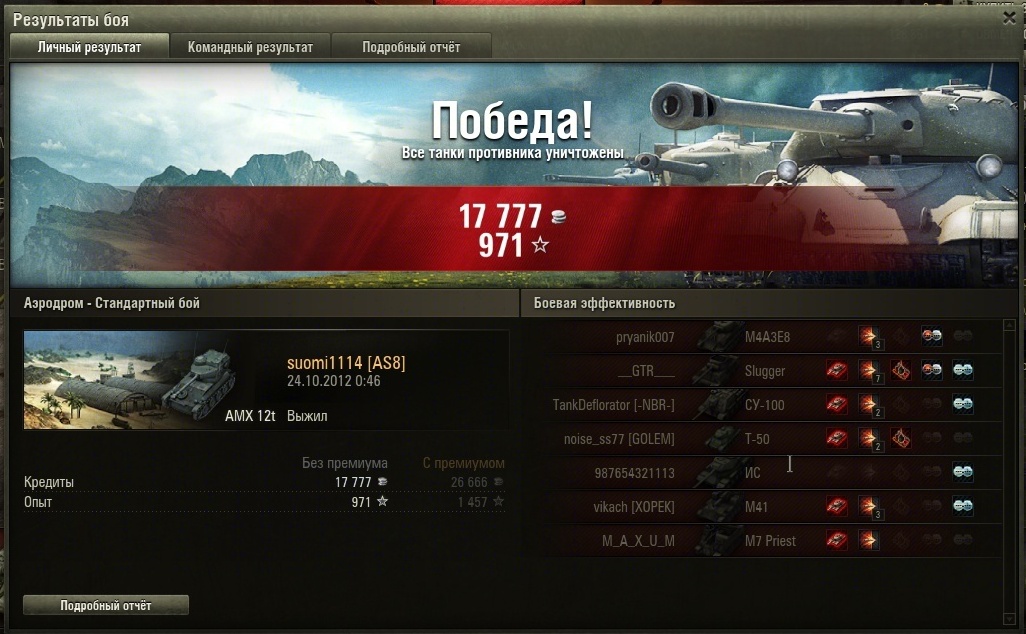The width and height of the screenshot is (1026, 634).
Task: Choose the TankDeflorator СУ-100 row
Action: point(760,405)
